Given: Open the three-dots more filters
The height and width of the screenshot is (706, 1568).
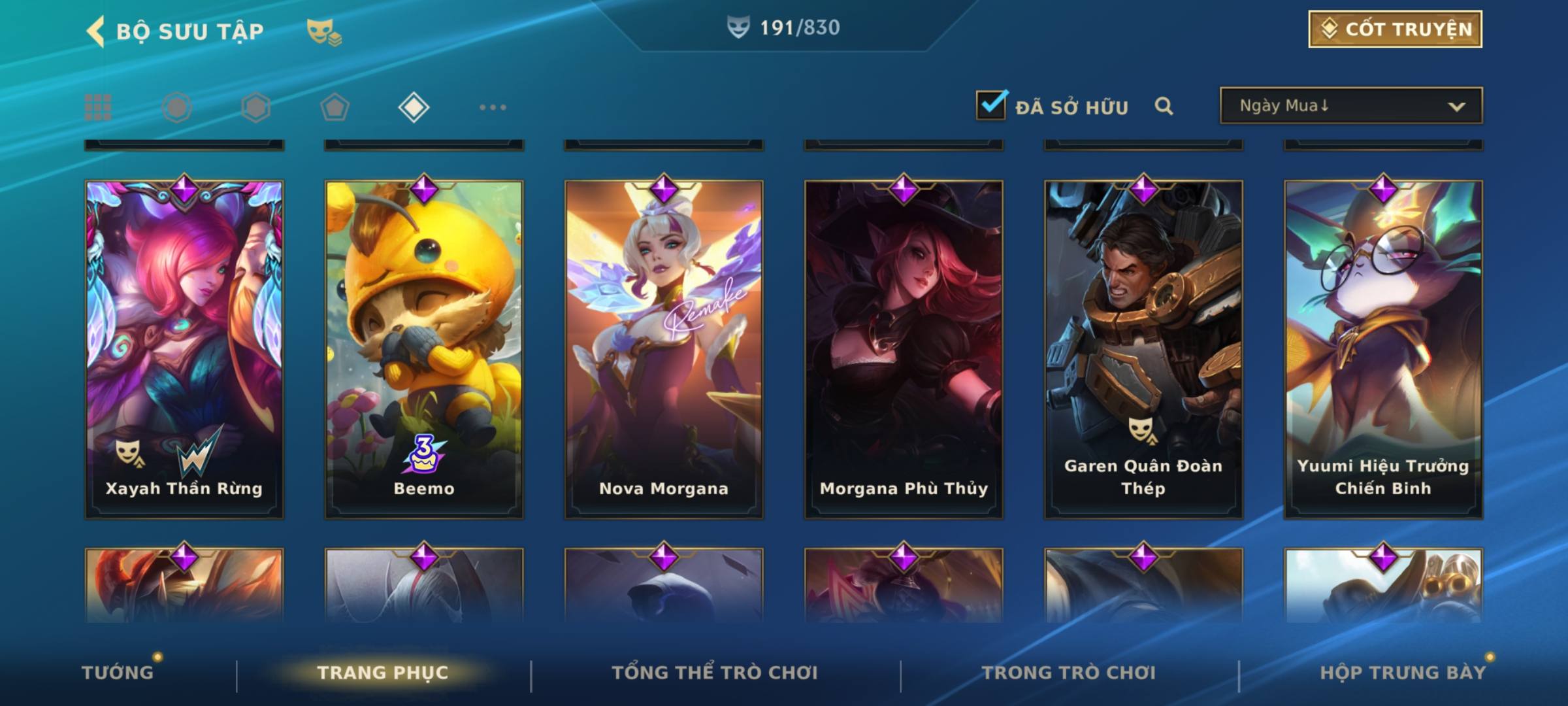Looking at the screenshot, I should pyautogui.click(x=493, y=107).
